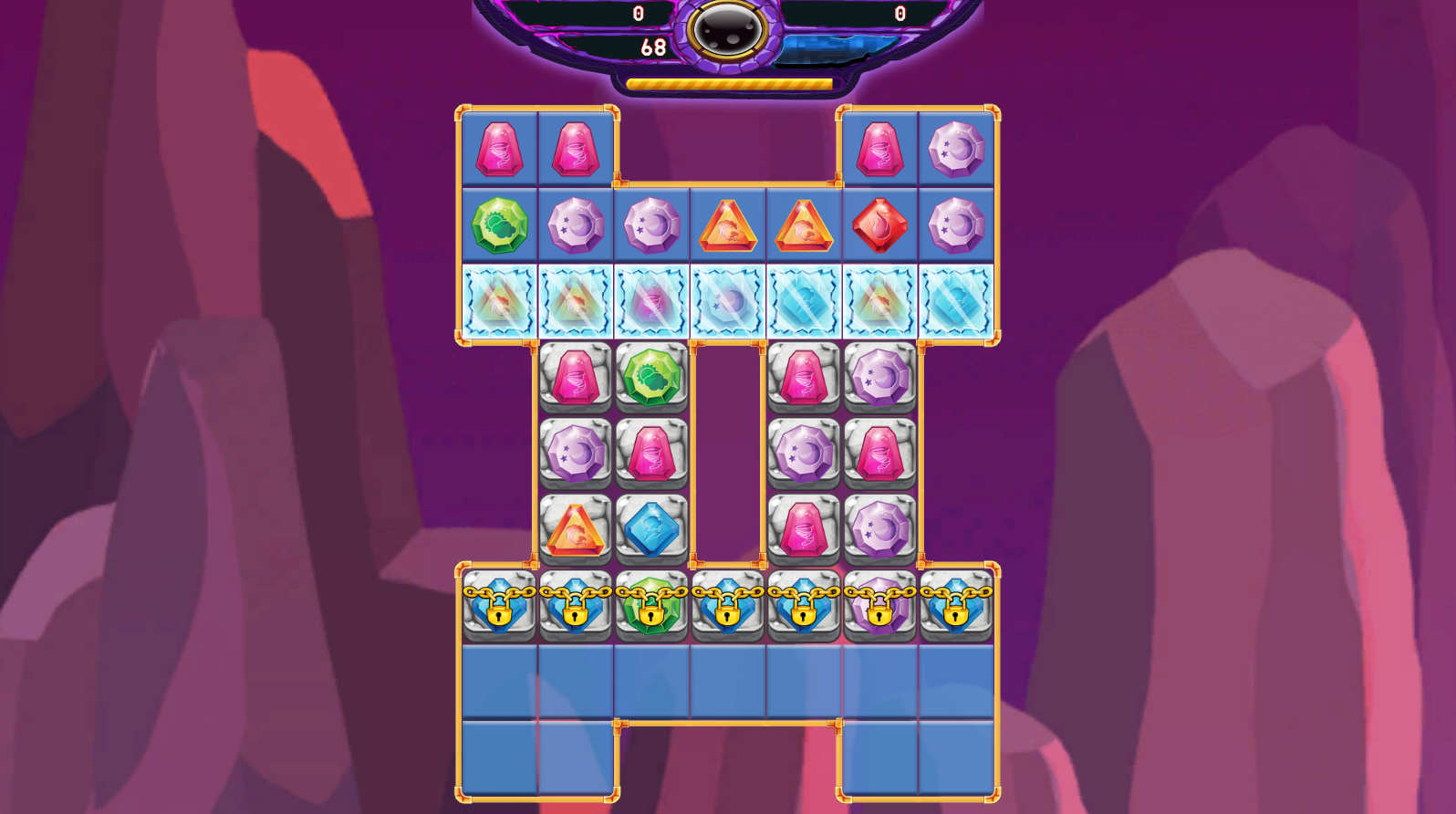Select the red bomb gem
1456x814 pixels.
click(879, 224)
